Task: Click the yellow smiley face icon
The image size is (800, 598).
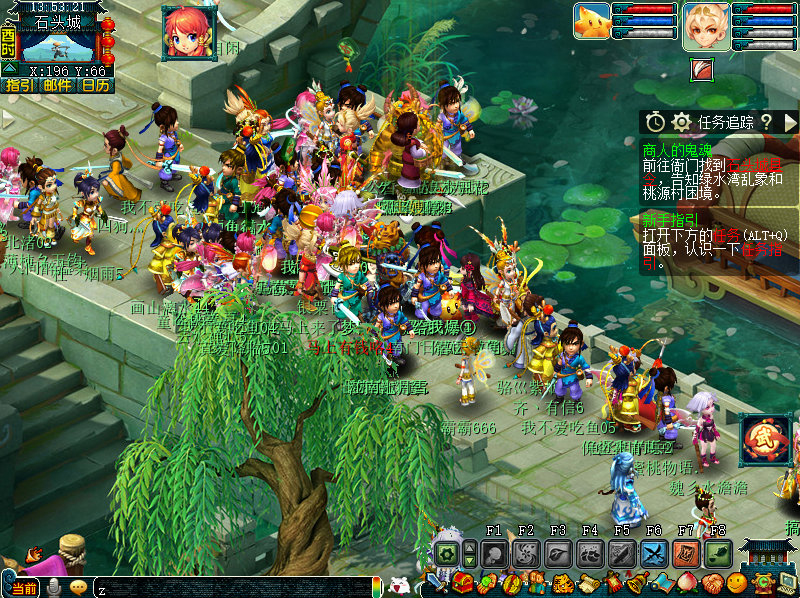Action: 737,583
